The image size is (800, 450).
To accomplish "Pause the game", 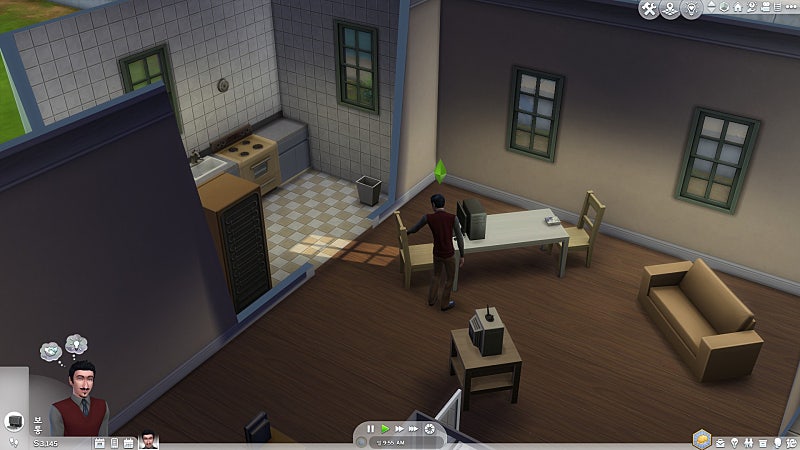I will coord(371,429).
